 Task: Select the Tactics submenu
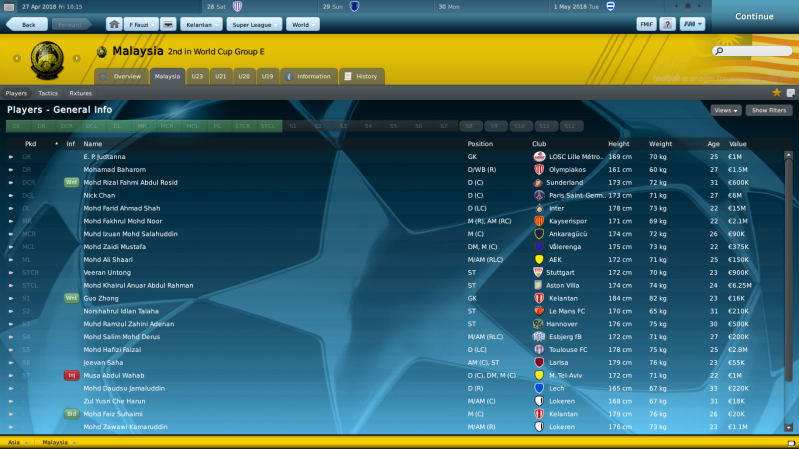pos(48,93)
